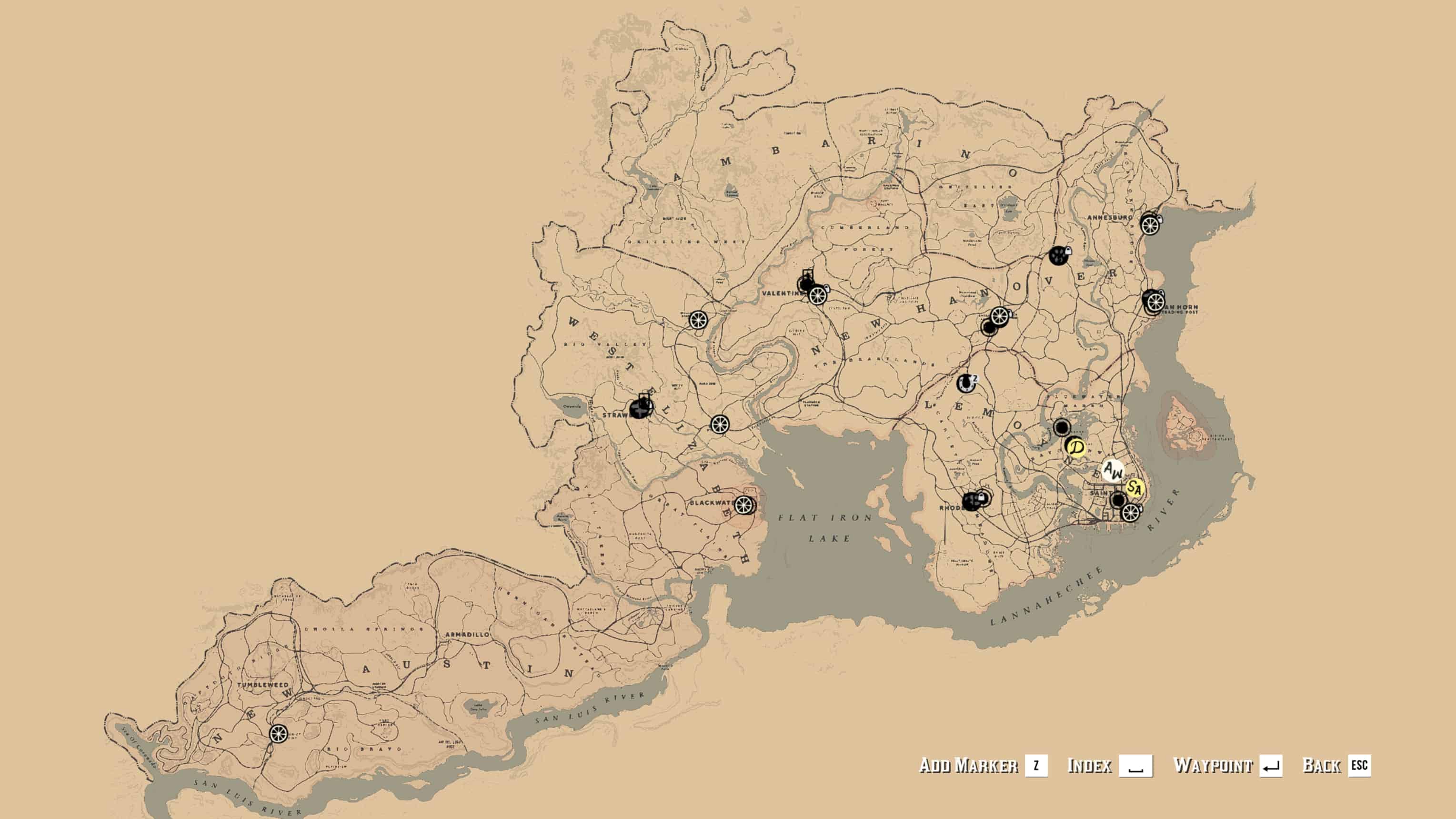
Task: Select the Strawberry town marker
Action: coord(641,407)
